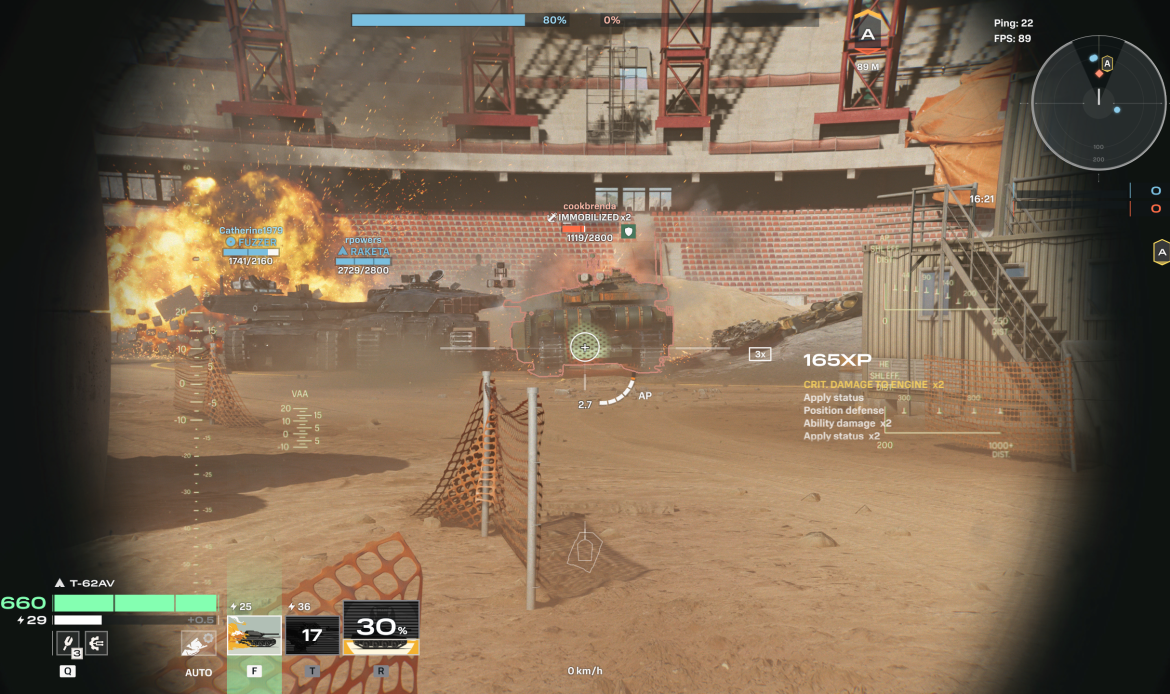Select the ability slot on 17 cooldown
Screen dimensions: 1170x694
(x=312, y=635)
